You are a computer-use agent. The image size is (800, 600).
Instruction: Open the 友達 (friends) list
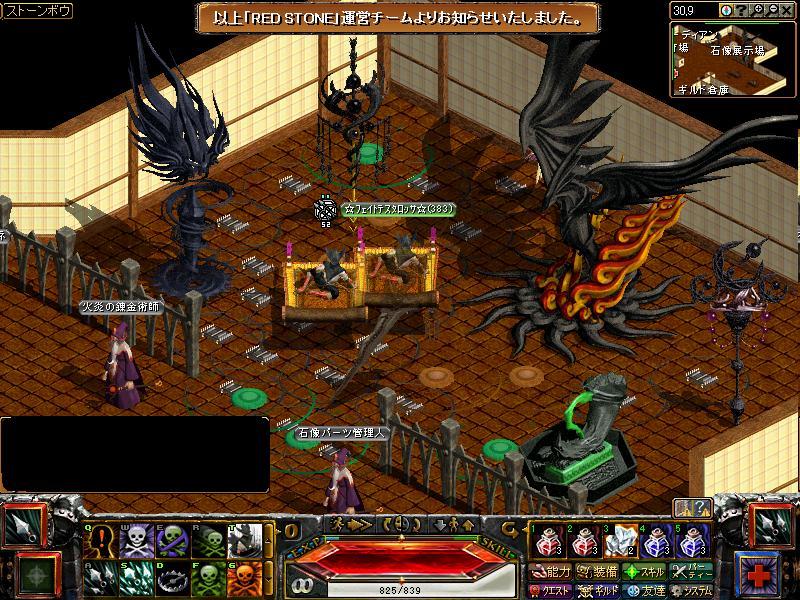645,591
